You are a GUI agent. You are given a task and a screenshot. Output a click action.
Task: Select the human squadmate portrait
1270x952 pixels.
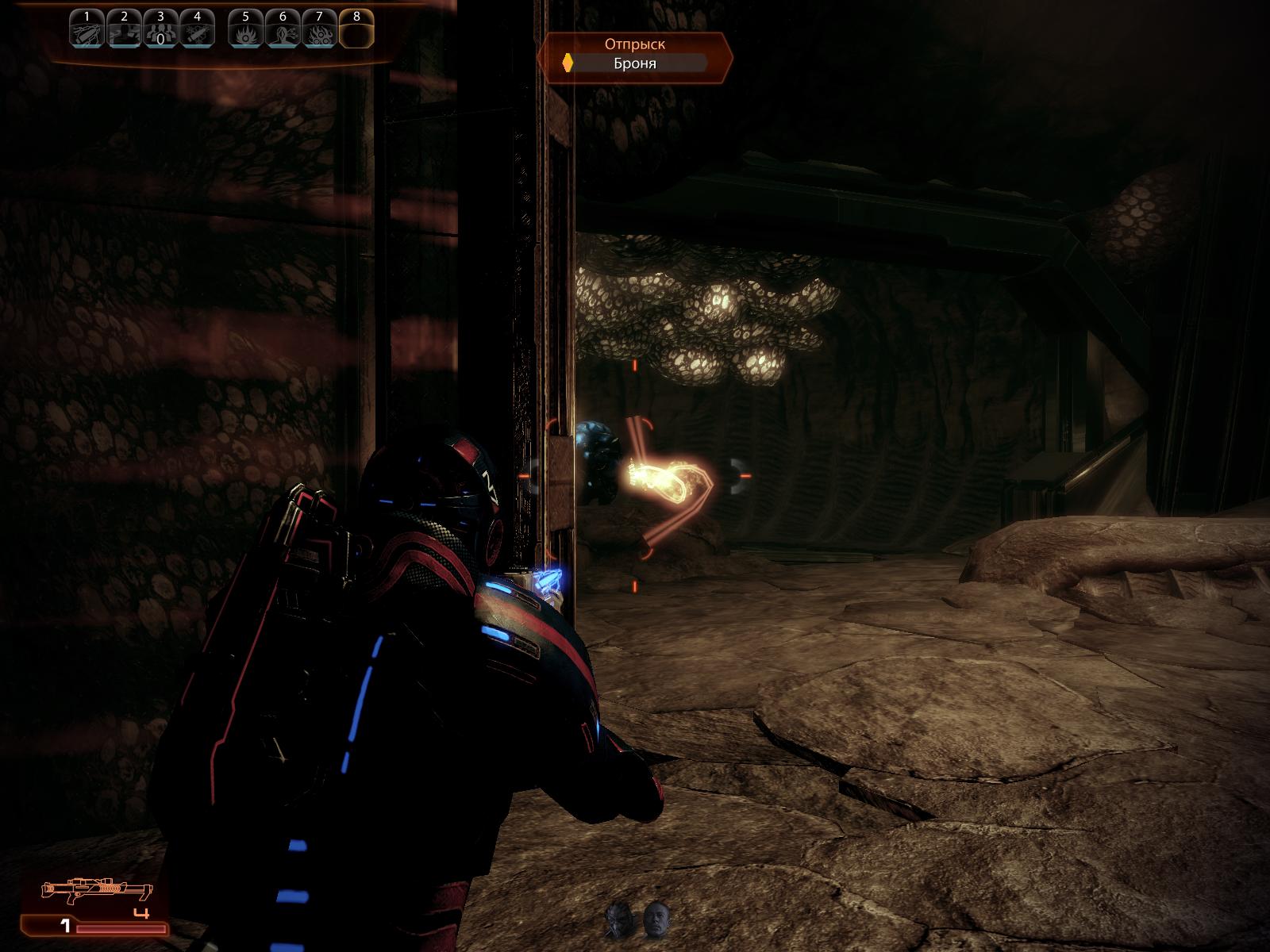656,919
